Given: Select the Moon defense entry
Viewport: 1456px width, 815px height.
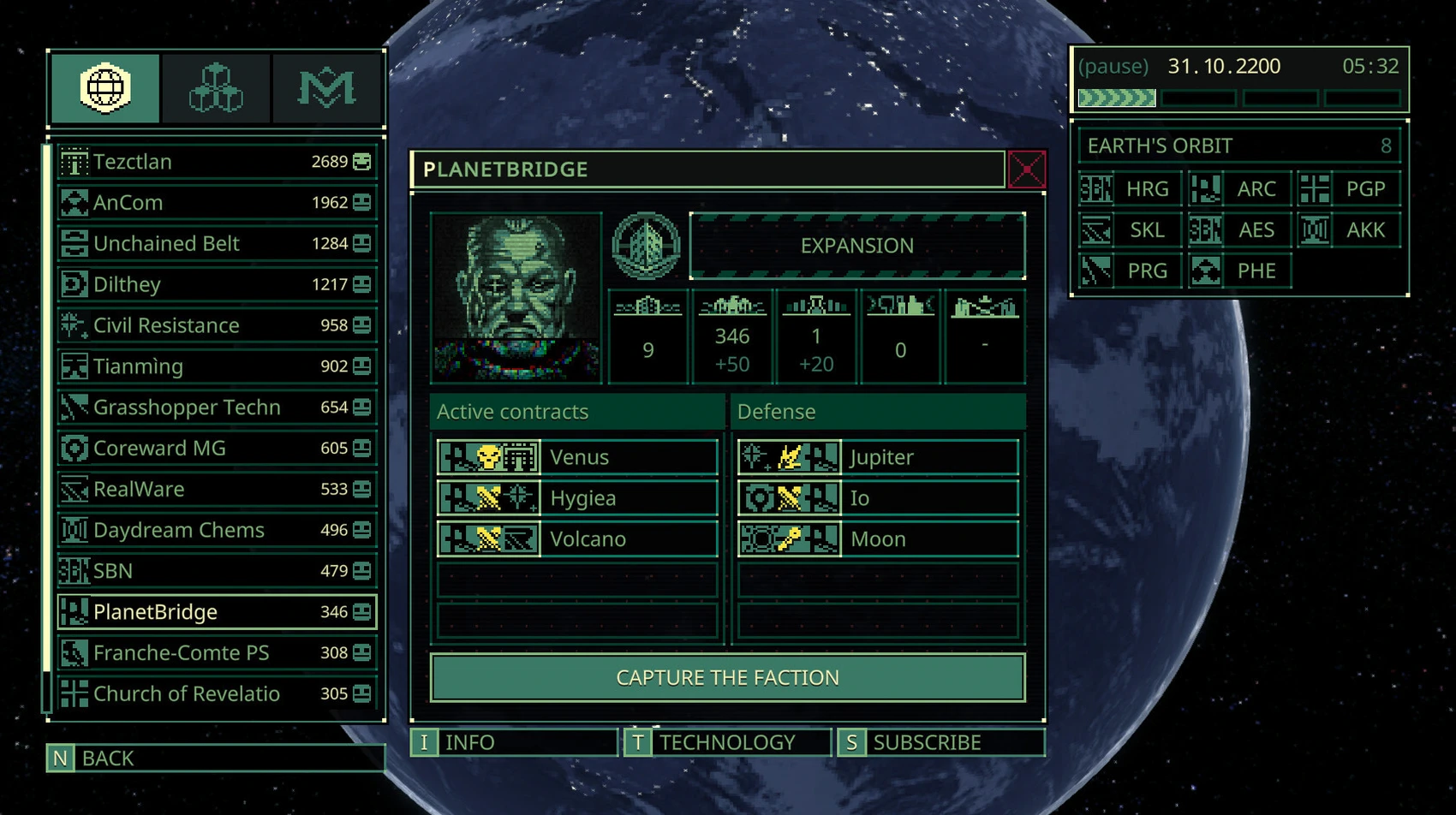Looking at the screenshot, I should [x=878, y=539].
